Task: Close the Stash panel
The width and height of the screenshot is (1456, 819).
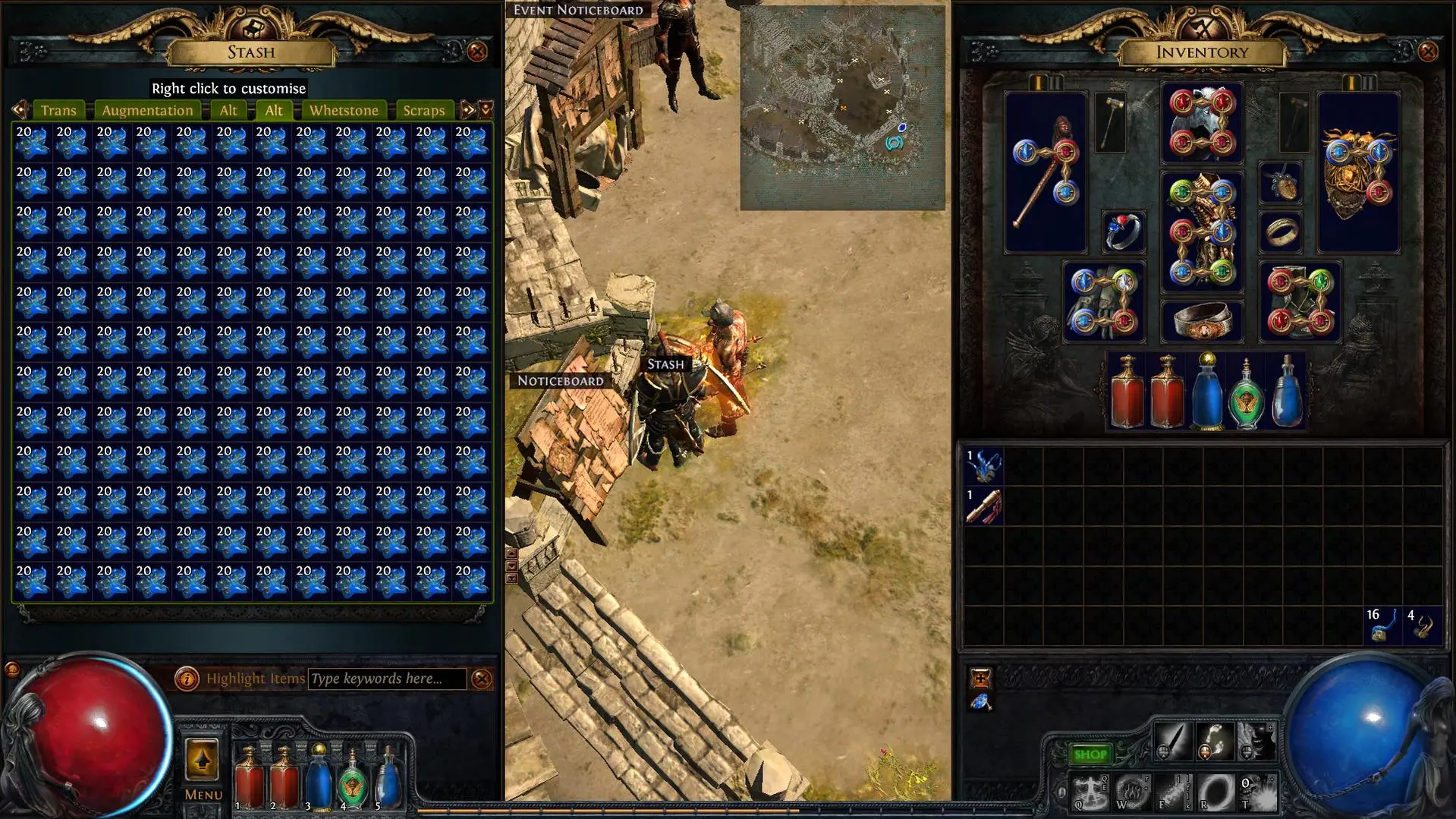Action: click(x=477, y=52)
